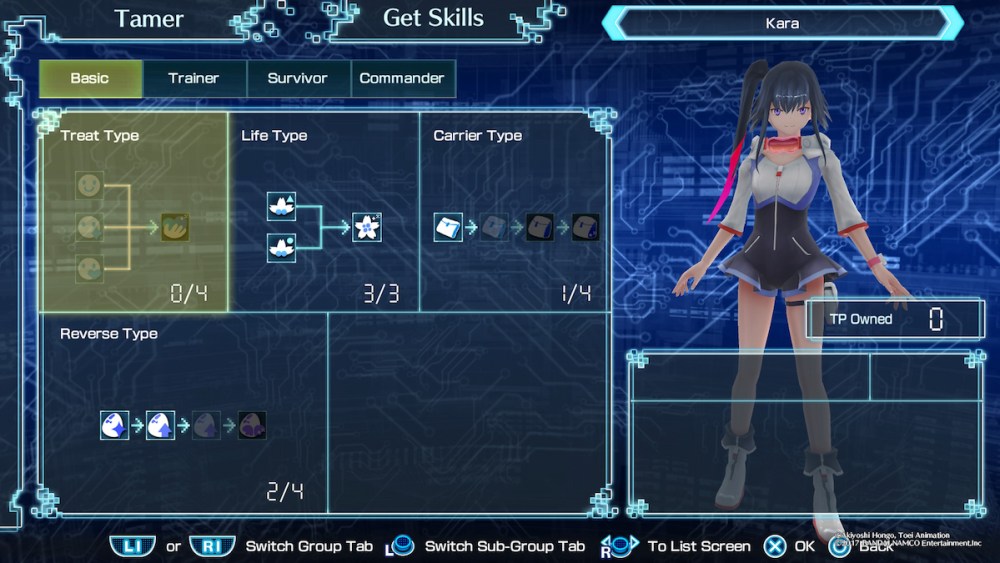Switch to the Commander tab
The width and height of the screenshot is (1000, 563).
point(402,78)
